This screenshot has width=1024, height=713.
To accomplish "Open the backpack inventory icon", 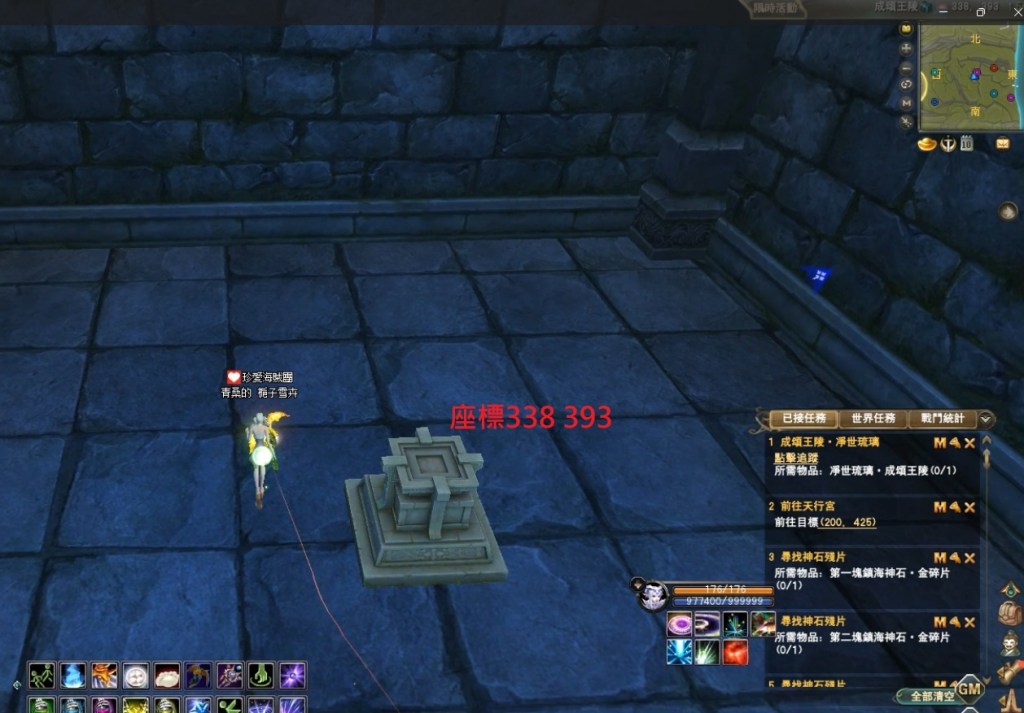I will point(1010,614).
